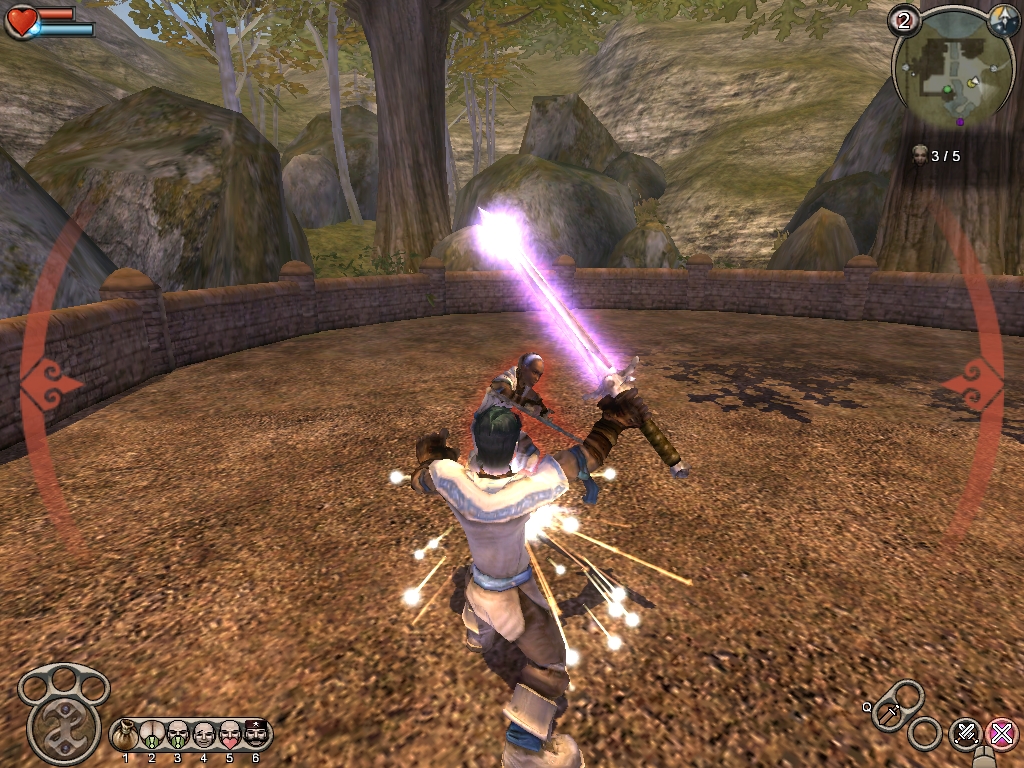
Task: Select the money bag expression slot
Action: (x=126, y=735)
